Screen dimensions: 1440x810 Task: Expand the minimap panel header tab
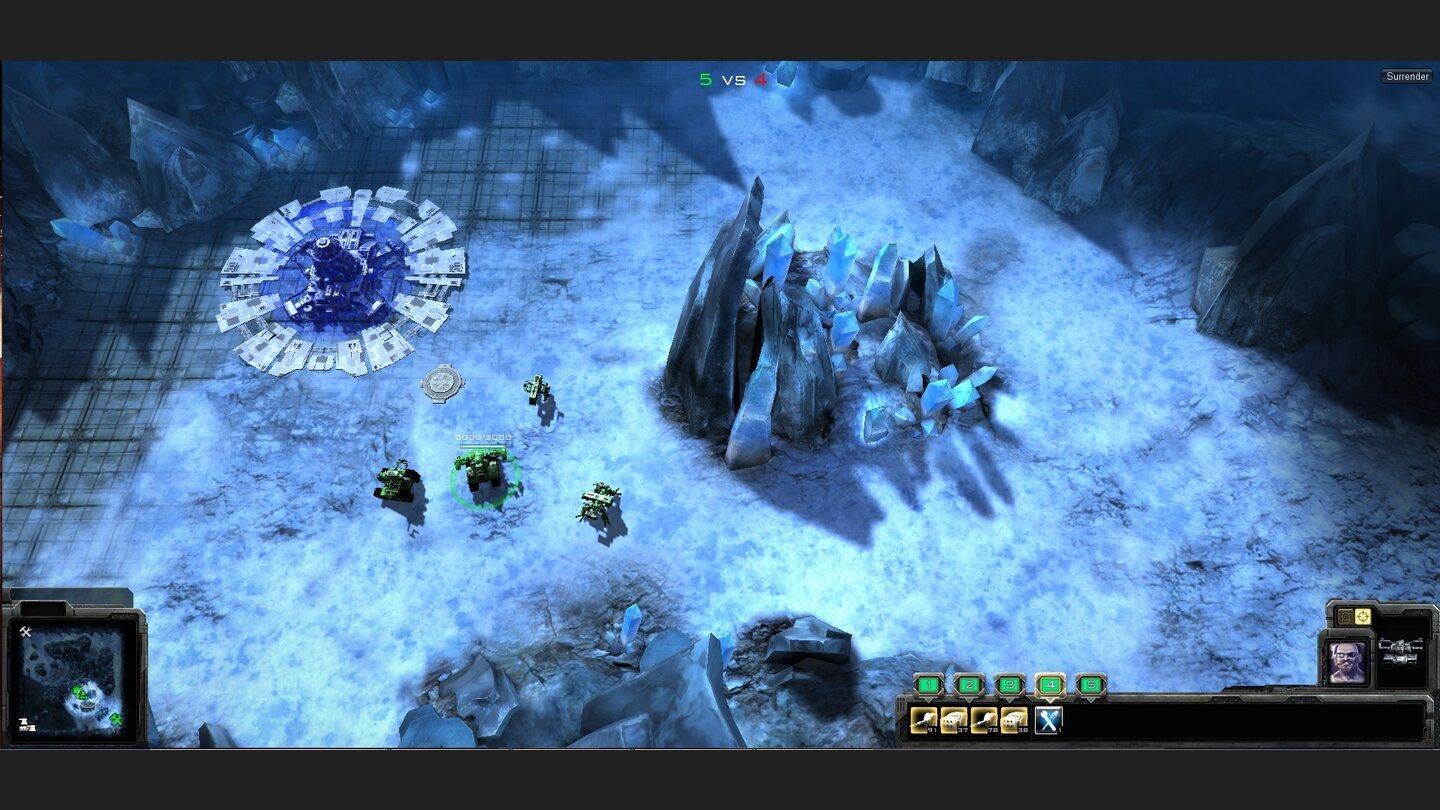coord(42,609)
